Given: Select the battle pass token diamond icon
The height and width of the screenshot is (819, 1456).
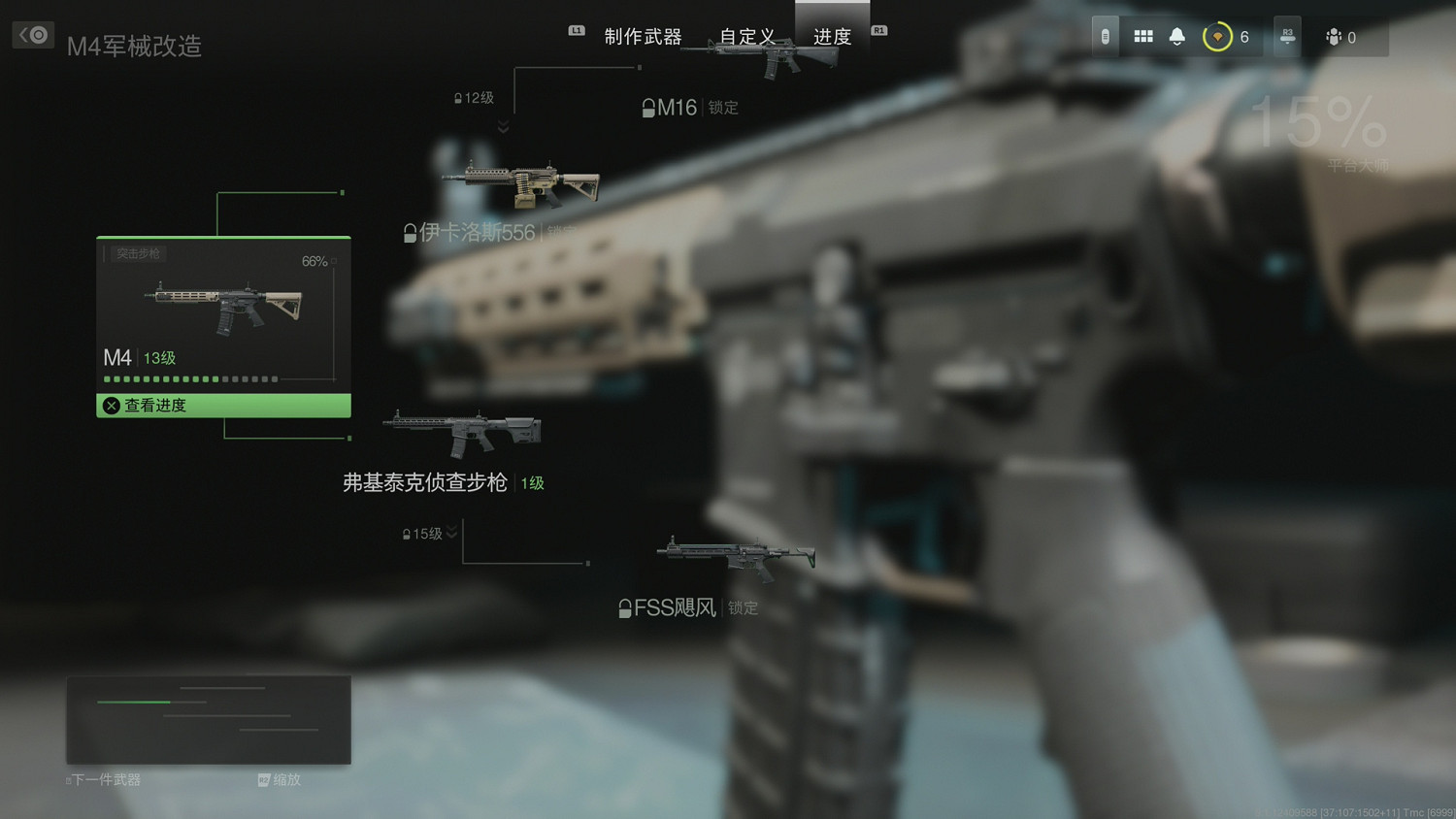Looking at the screenshot, I should [x=1217, y=36].
